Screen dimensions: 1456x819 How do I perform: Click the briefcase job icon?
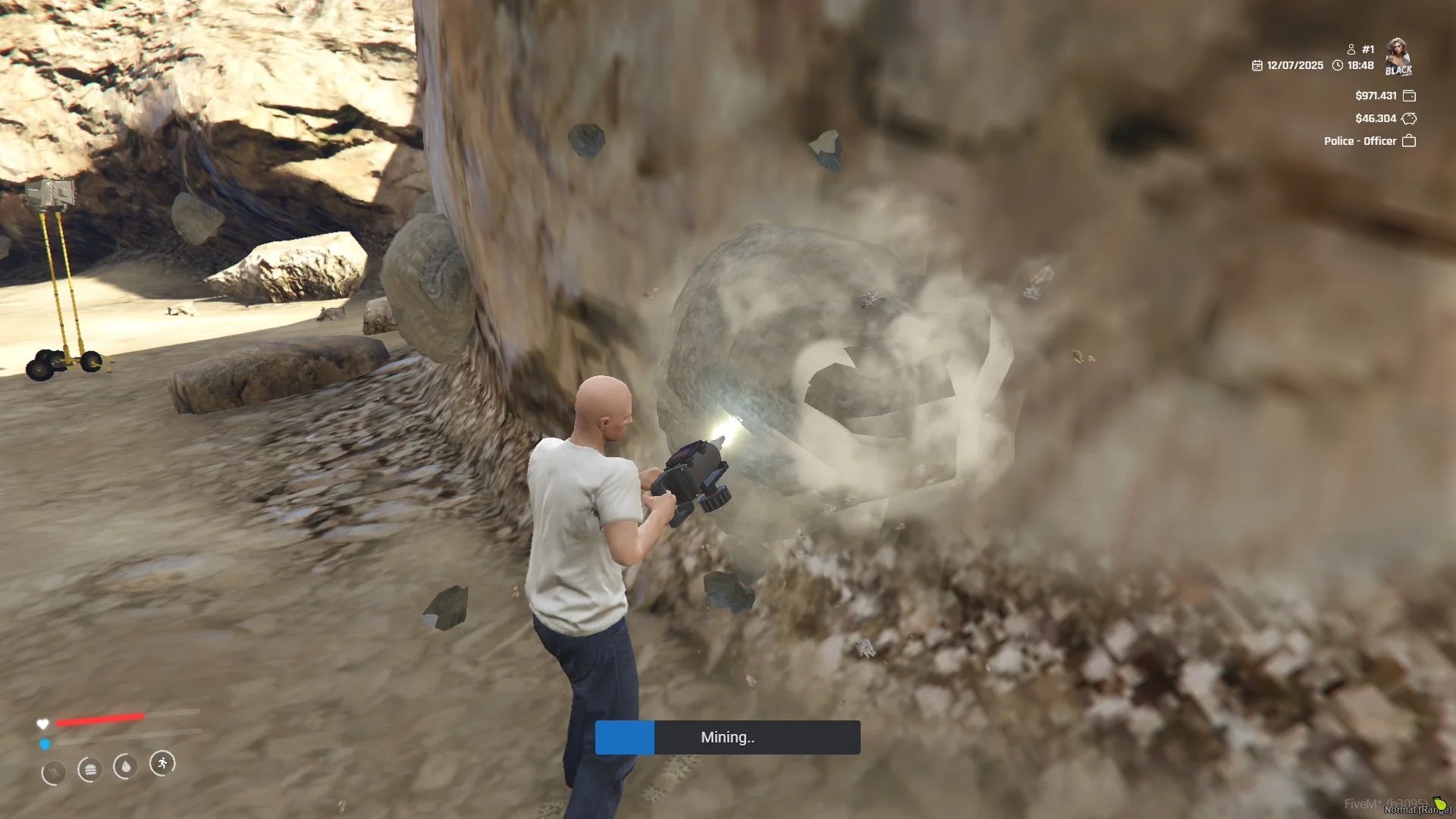pos(1409,141)
